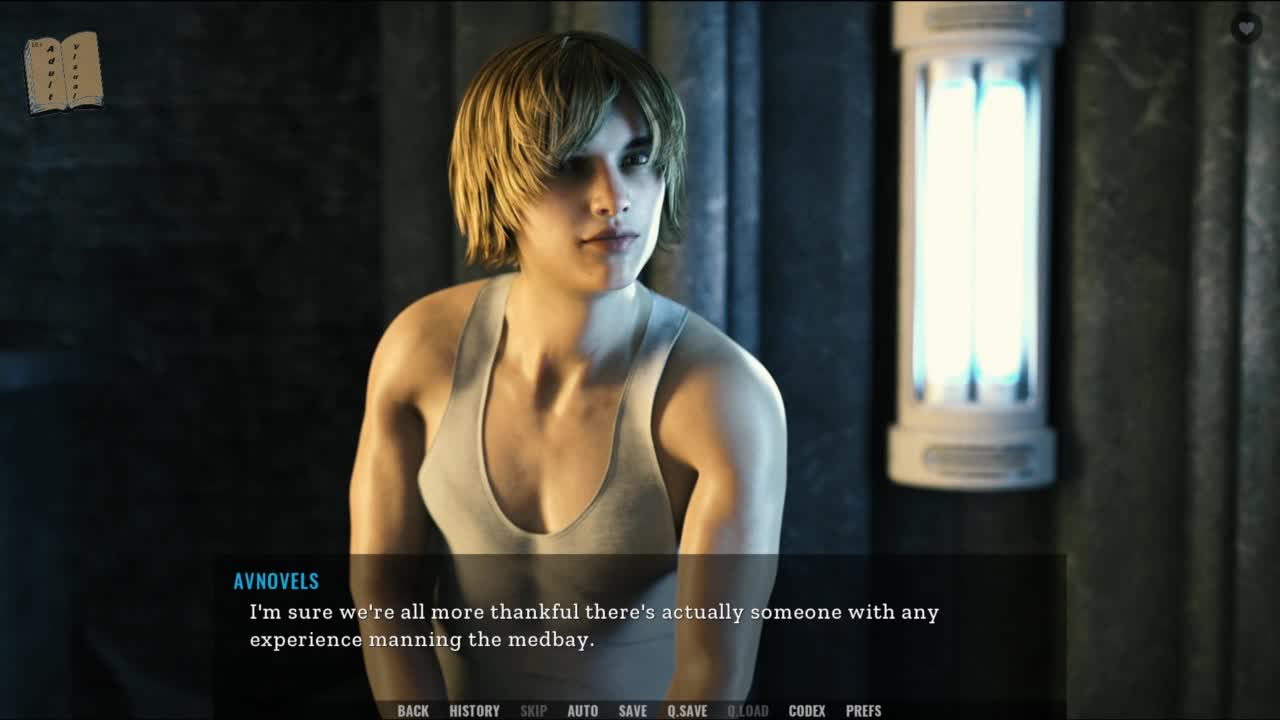Image resolution: width=1280 pixels, height=720 pixels.
Task: Open the dialogue HISTORY log
Action: [474, 711]
